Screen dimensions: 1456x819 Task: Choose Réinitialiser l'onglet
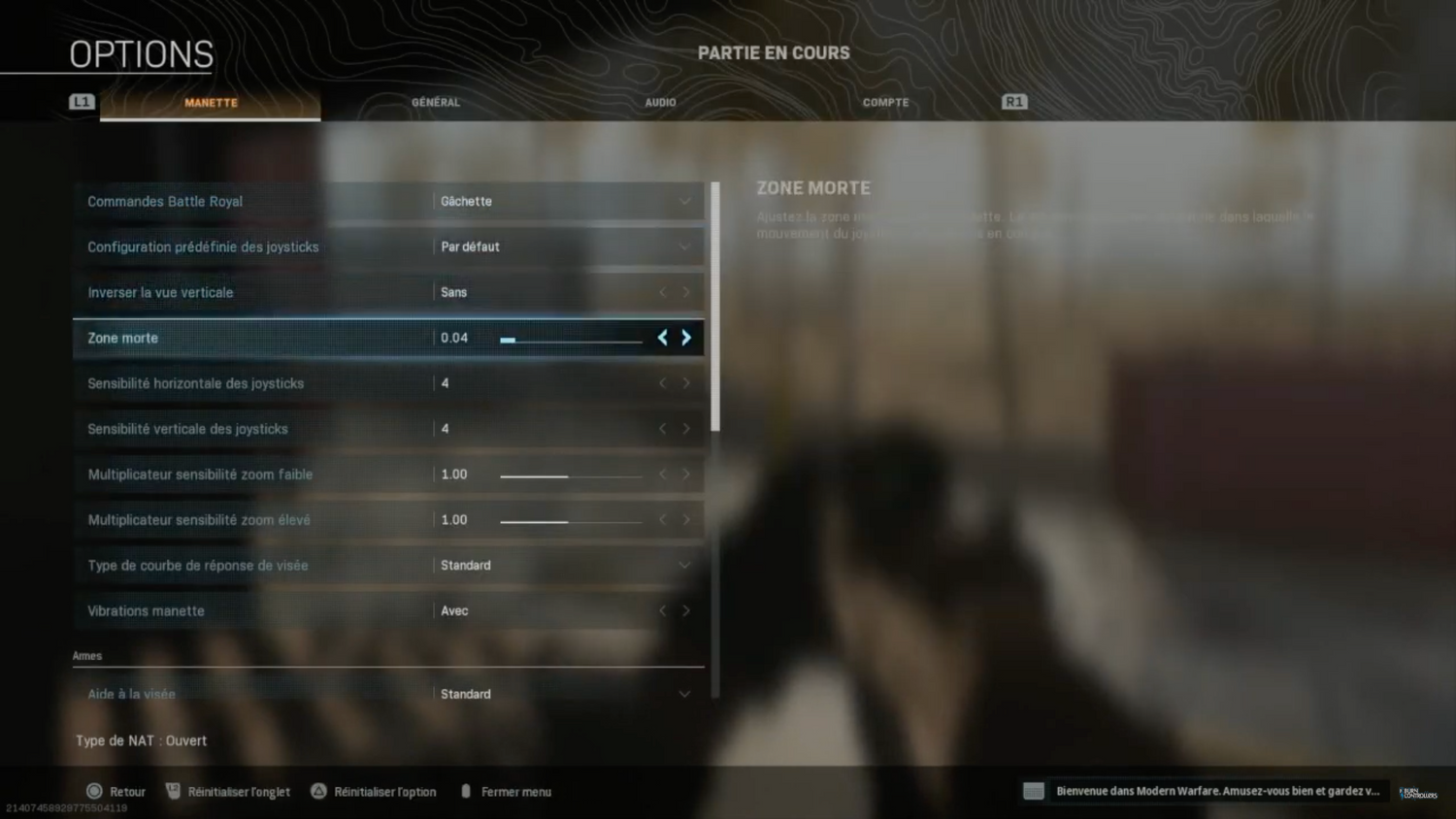pos(229,792)
